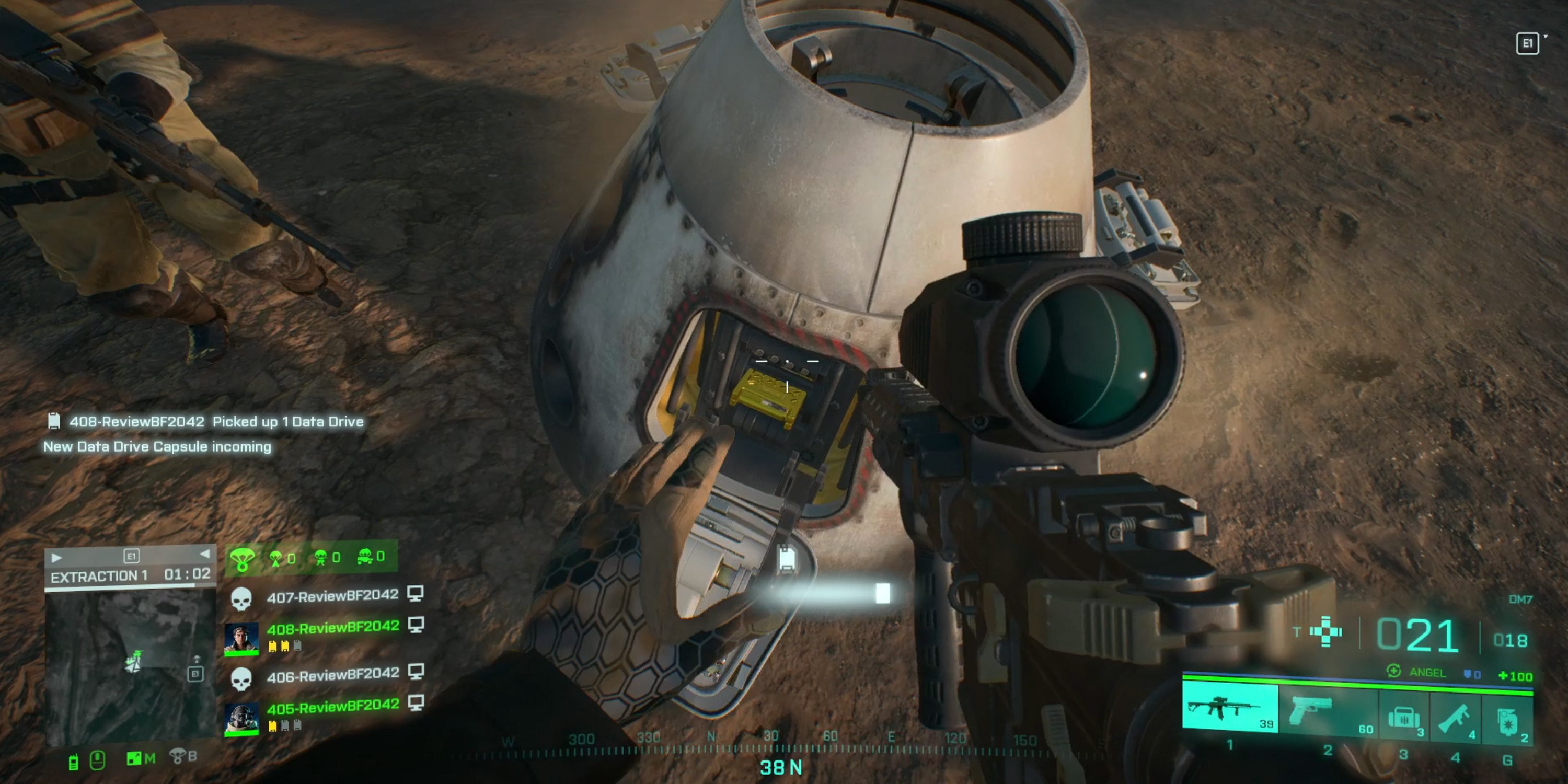
Task: Click the ANGEL specialist loadout icon
Action: tap(1394, 672)
